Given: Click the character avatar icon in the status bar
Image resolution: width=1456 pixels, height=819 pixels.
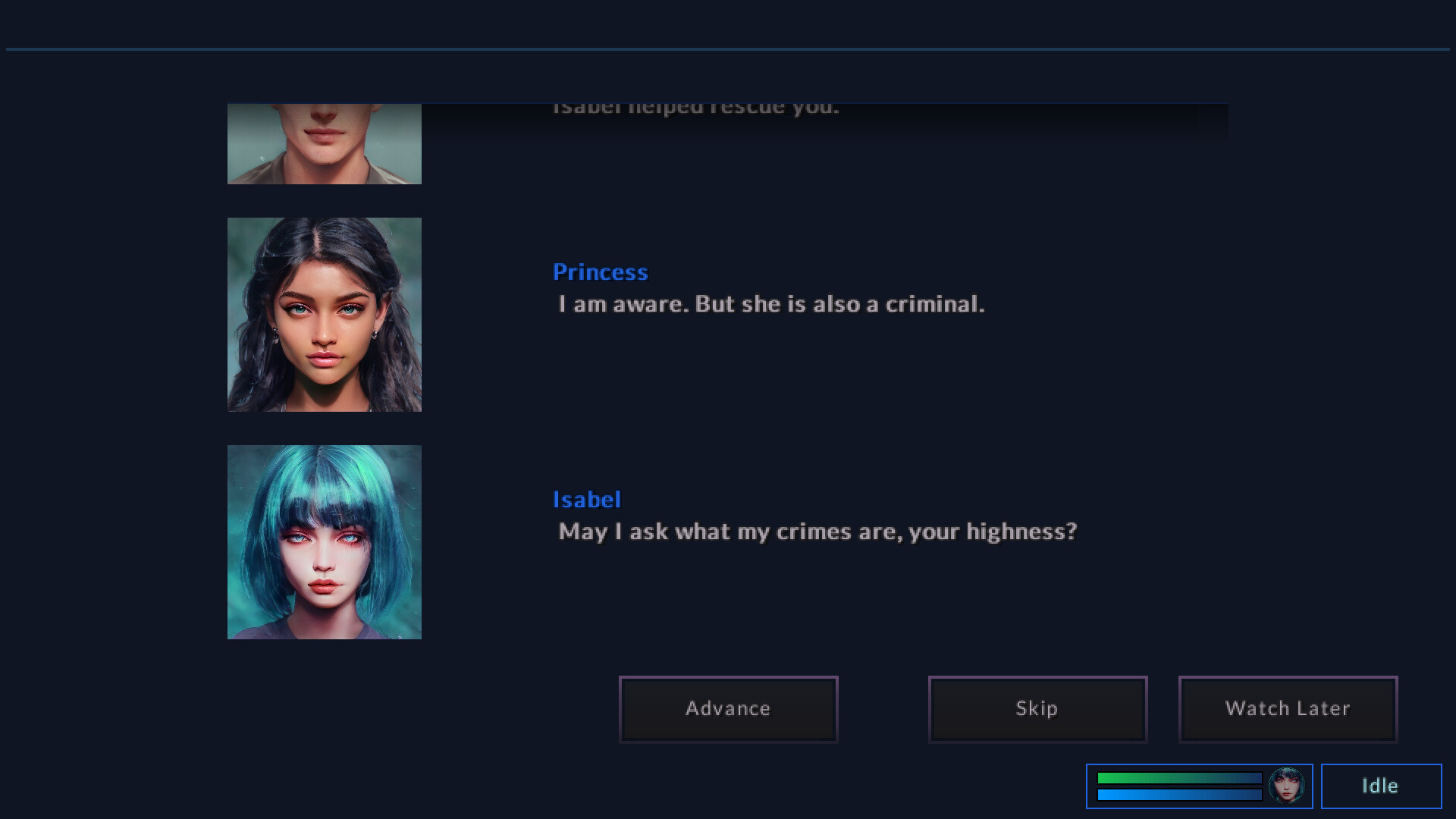Looking at the screenshot, I should click(x=1287, y=786).
